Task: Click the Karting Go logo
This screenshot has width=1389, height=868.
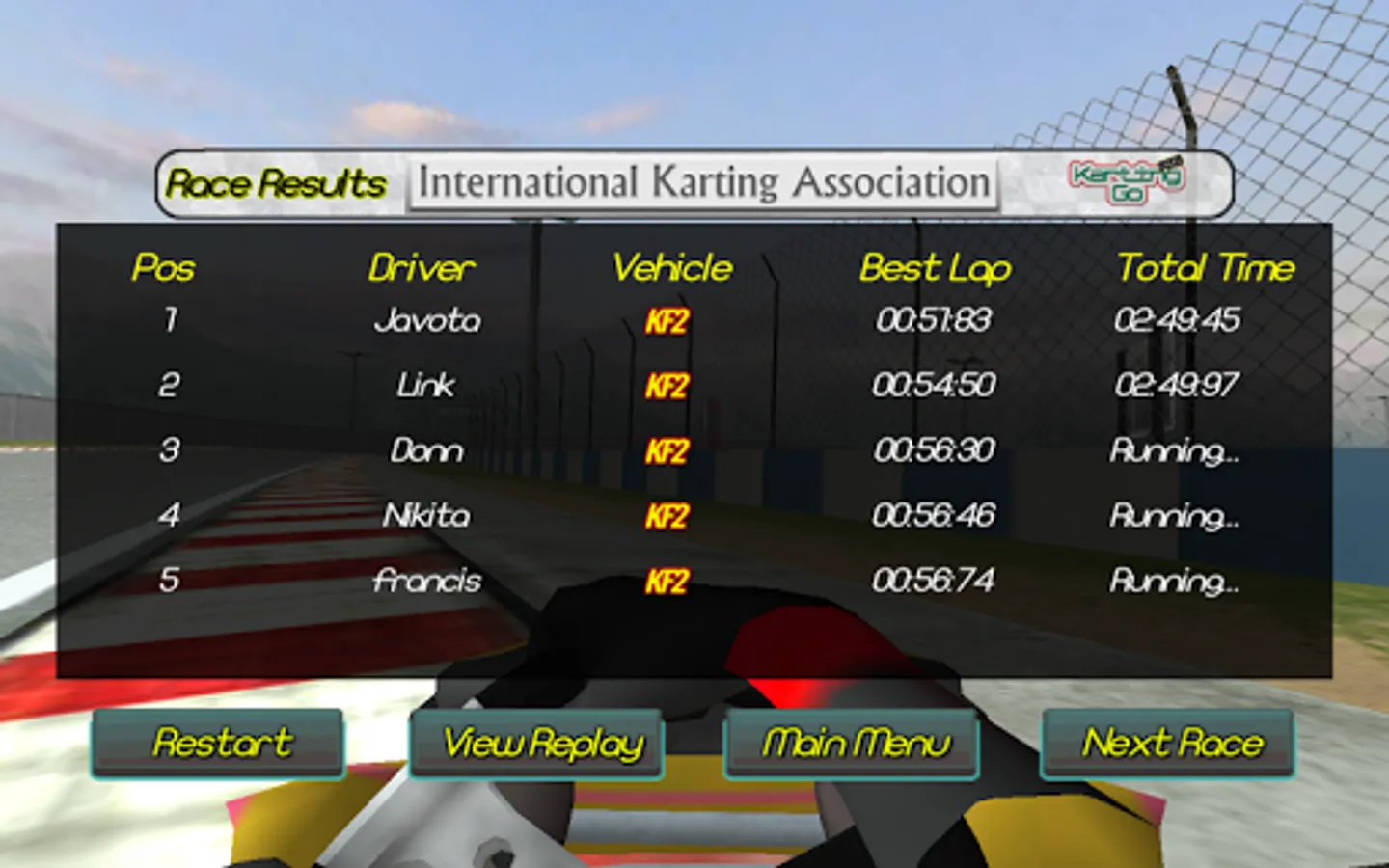Action: (x=1127, y=180)
